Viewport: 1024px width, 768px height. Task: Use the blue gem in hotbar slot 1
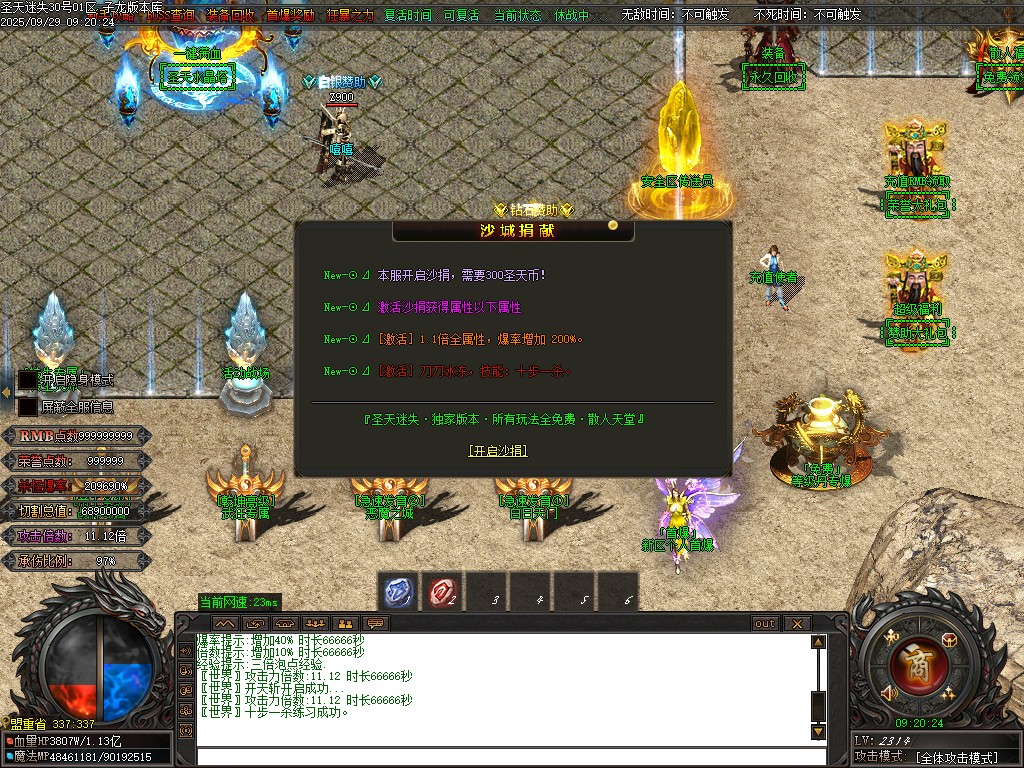pos(401,593)
